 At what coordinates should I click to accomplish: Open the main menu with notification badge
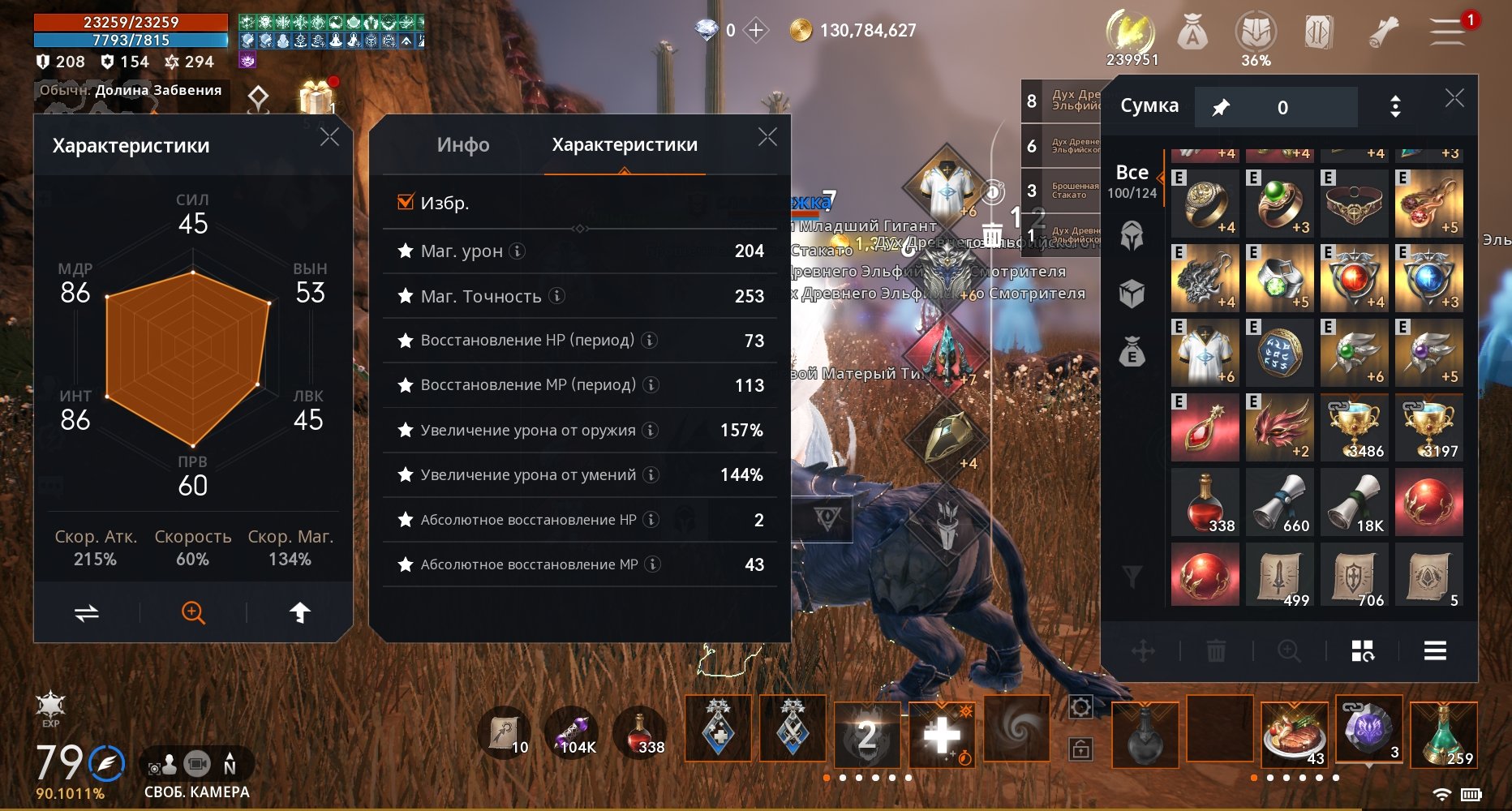pos(1448,32)
